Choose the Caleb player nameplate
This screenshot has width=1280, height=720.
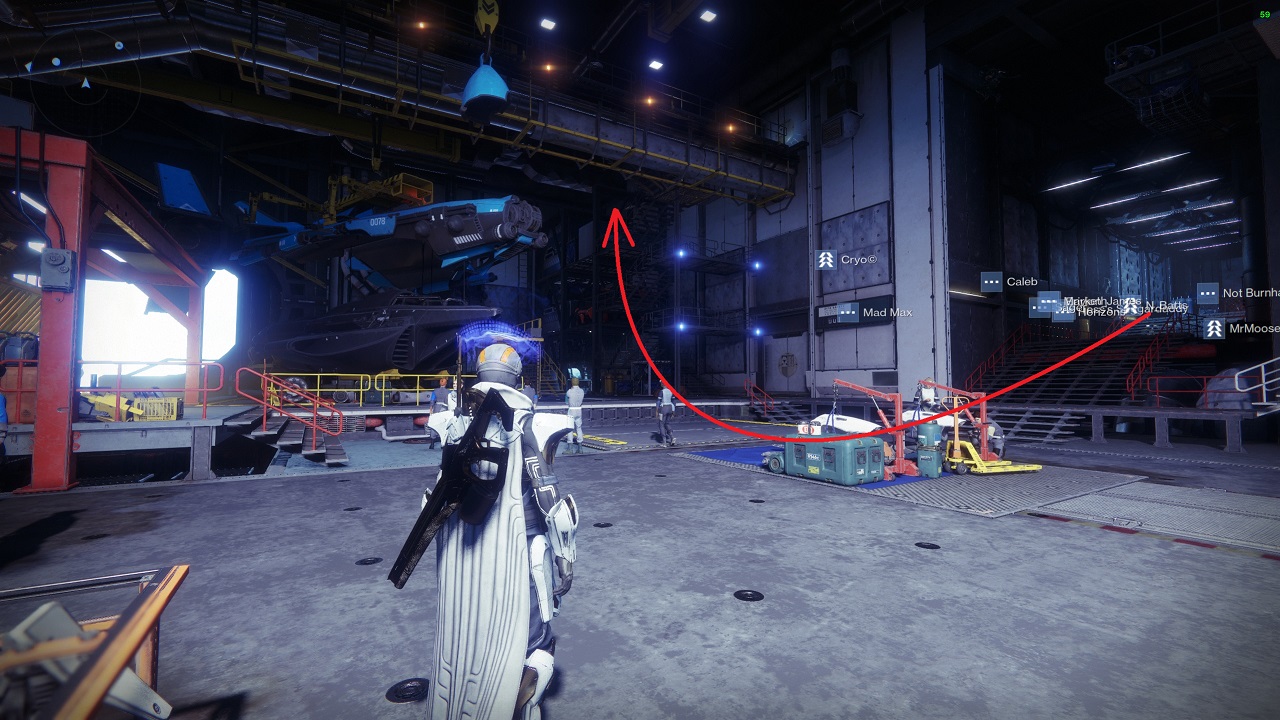pos(1010,282)
